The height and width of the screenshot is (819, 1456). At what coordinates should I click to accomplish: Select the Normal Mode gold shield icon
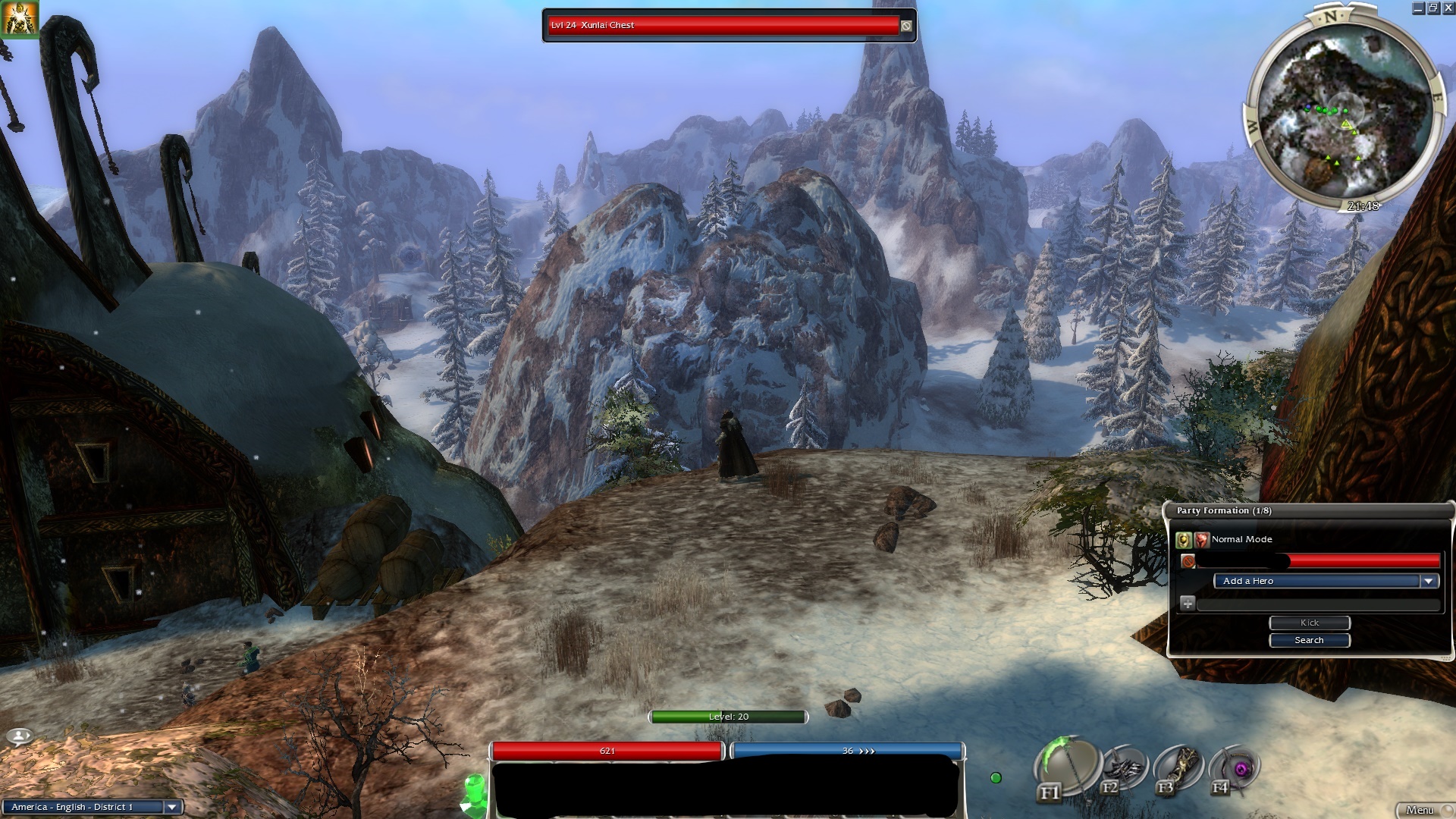click(x=1183, y=540)
